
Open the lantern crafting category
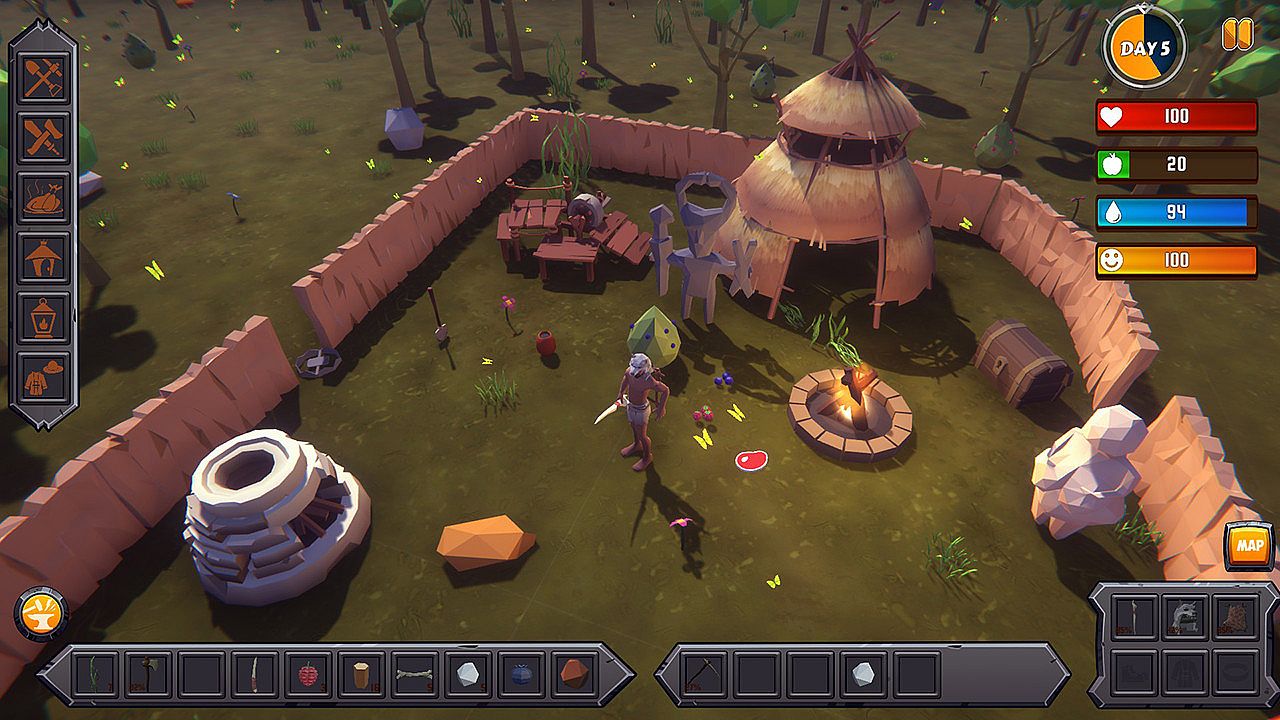44,318
